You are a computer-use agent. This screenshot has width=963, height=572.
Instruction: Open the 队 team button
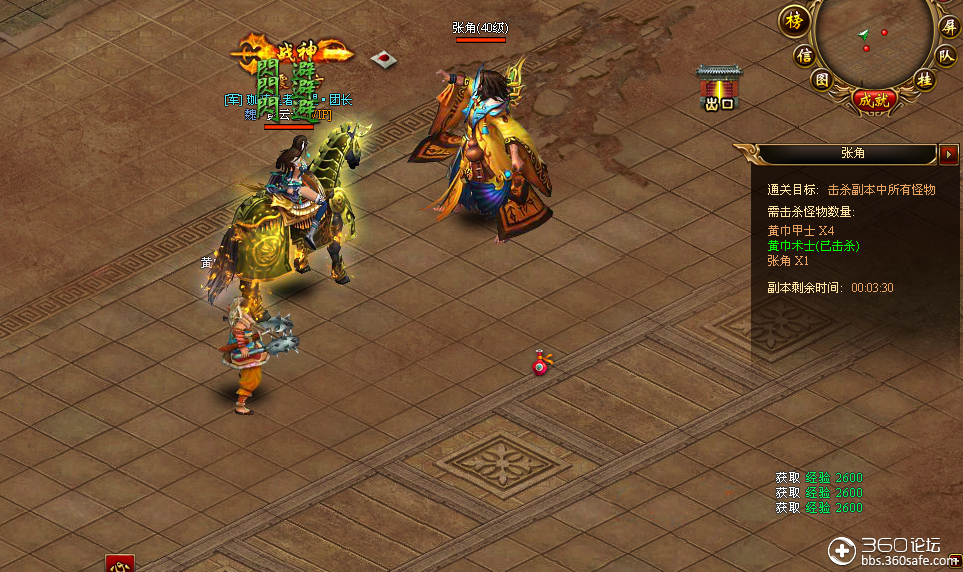click(946, 56)
